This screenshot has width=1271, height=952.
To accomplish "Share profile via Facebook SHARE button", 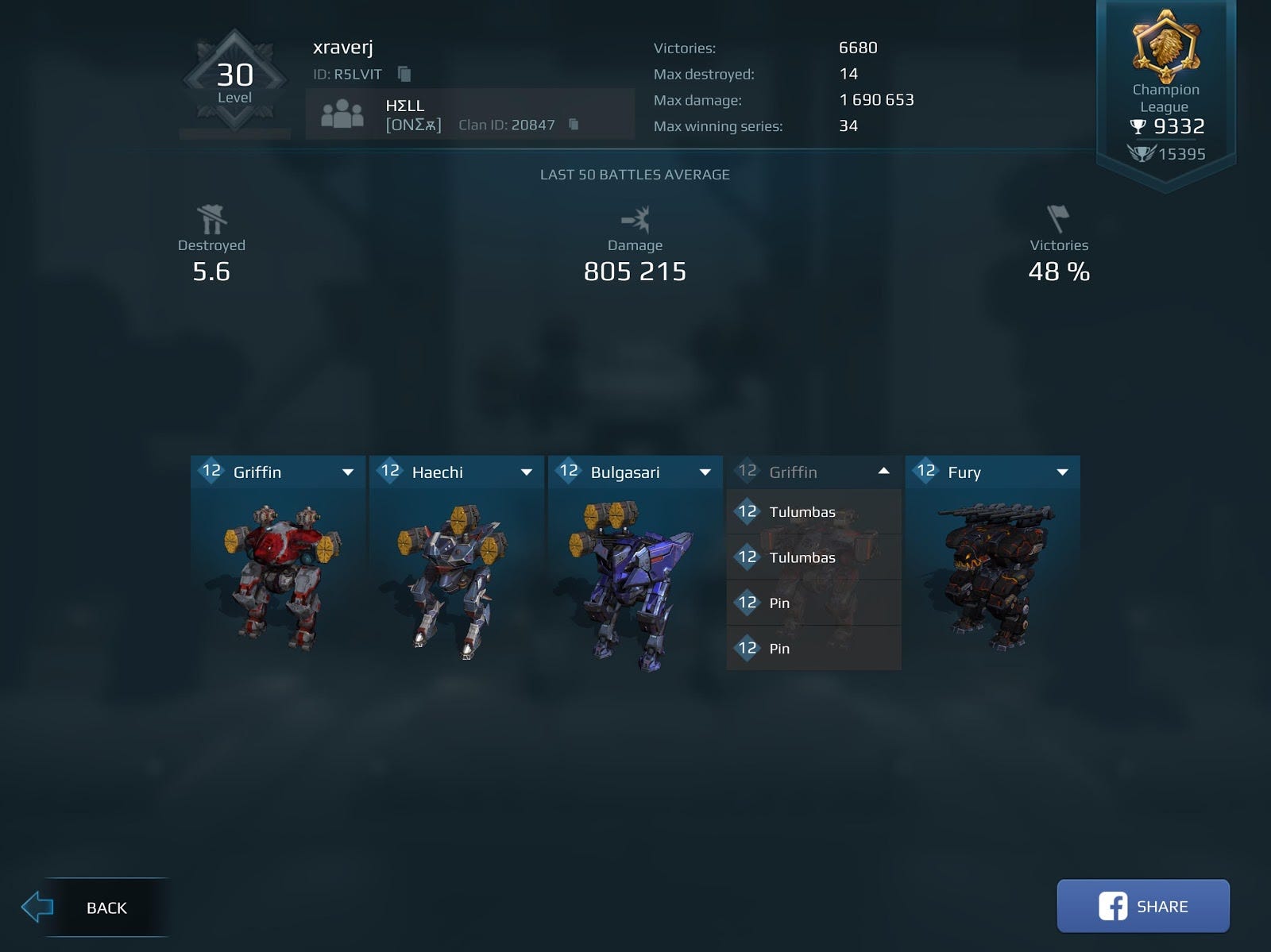I will point(1142,906).
